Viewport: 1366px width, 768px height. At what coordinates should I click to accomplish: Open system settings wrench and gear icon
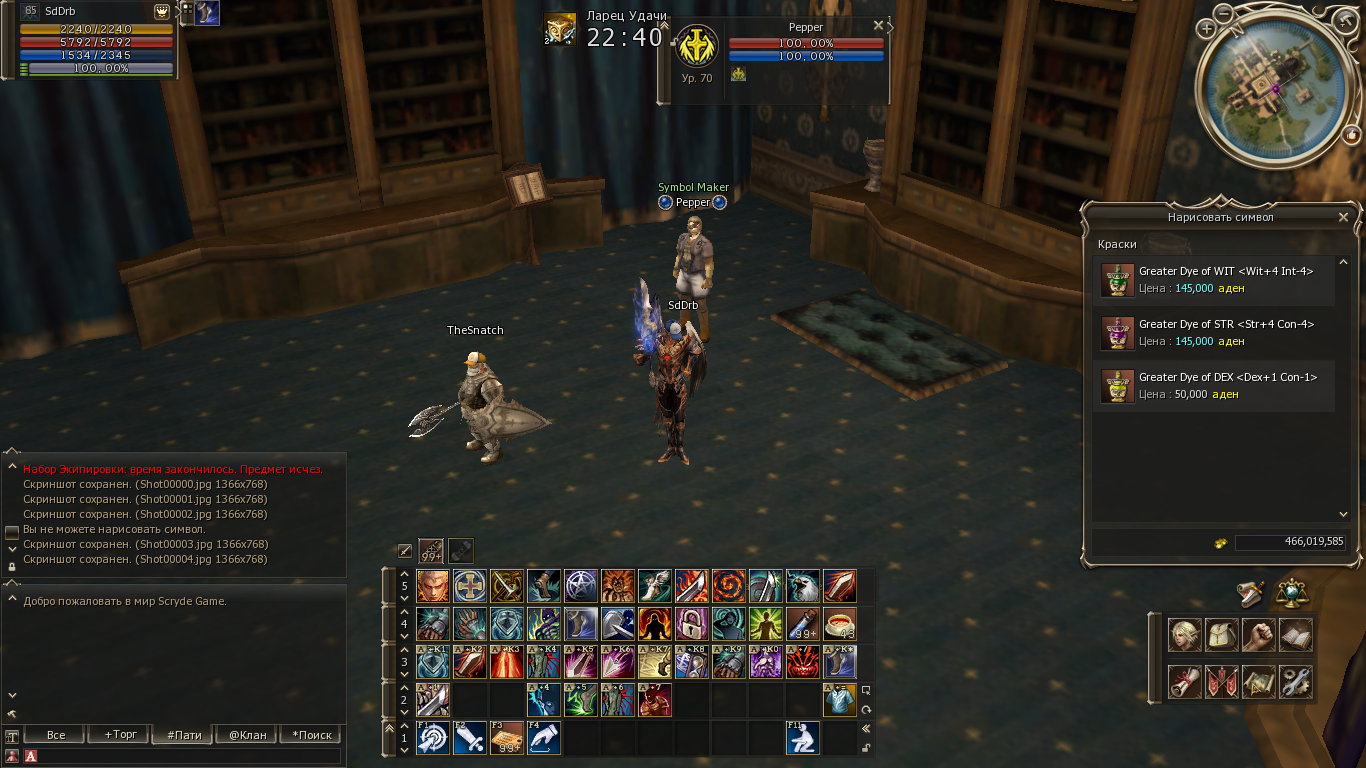coord(1295,682)
